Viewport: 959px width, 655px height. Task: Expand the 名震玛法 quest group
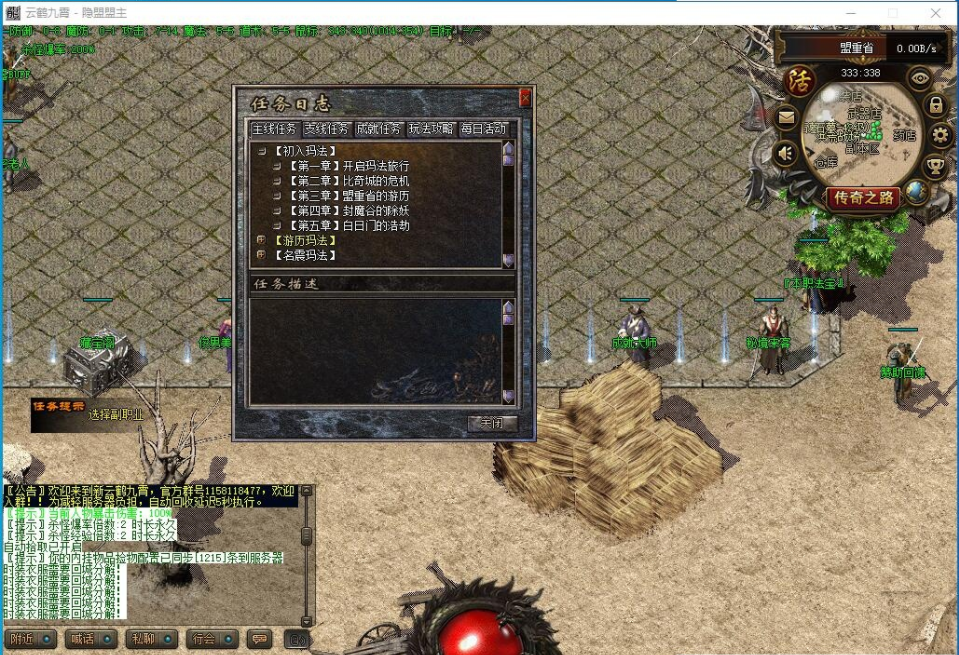[x=261, y=255]
